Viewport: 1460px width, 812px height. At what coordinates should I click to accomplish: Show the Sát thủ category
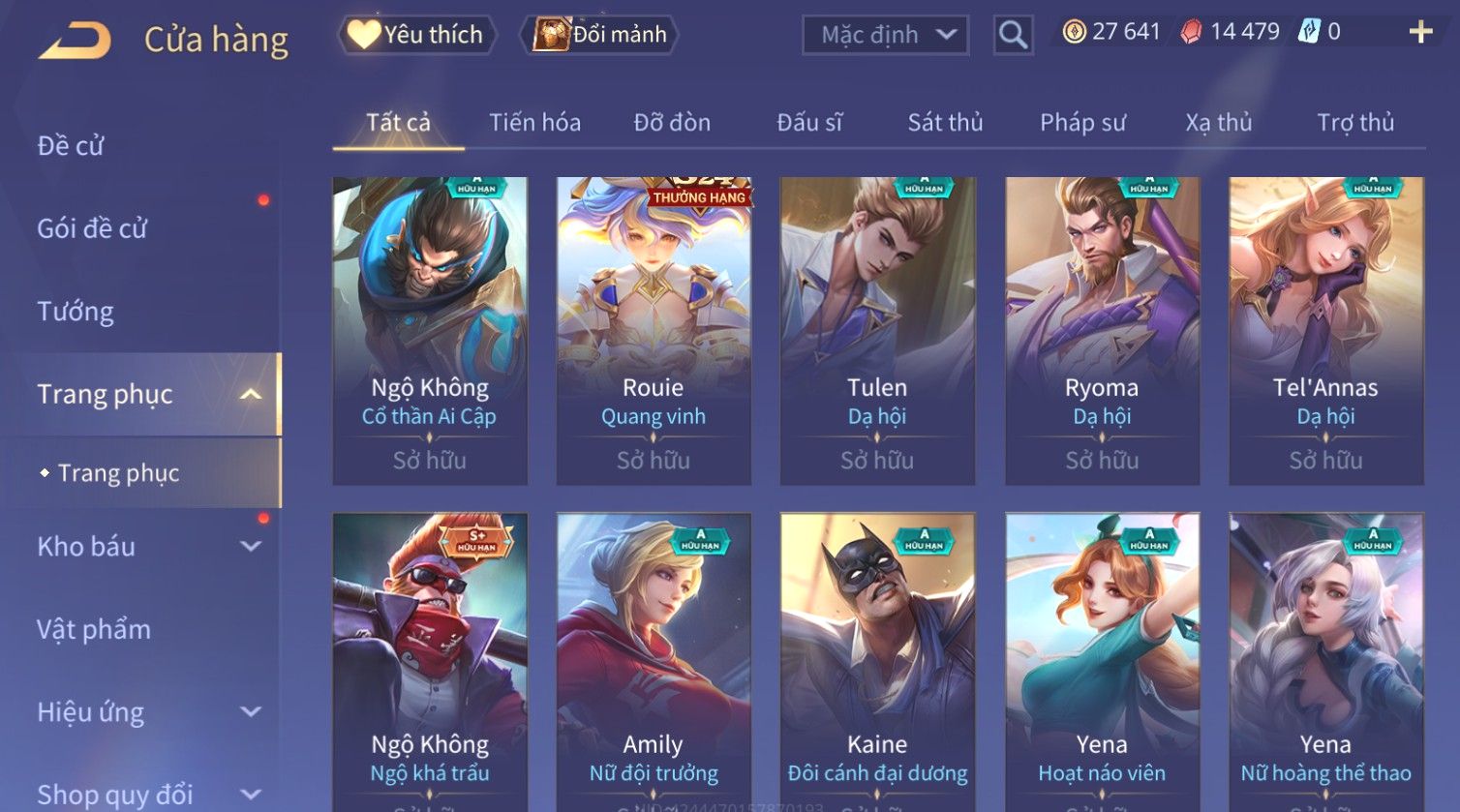point(945,123)
